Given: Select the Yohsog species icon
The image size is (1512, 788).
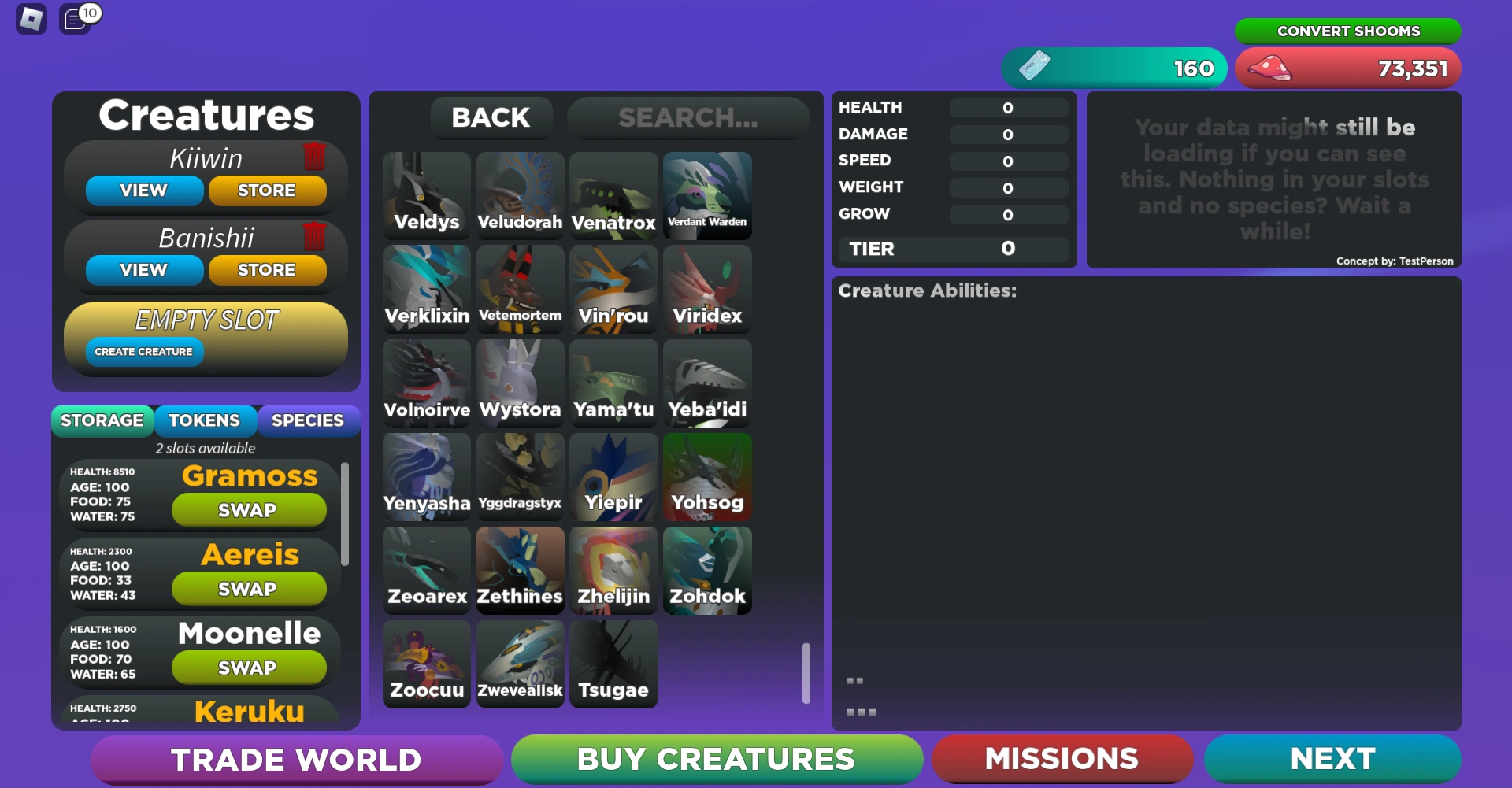Looking at the screenshot, I should [x=706, y=476].
